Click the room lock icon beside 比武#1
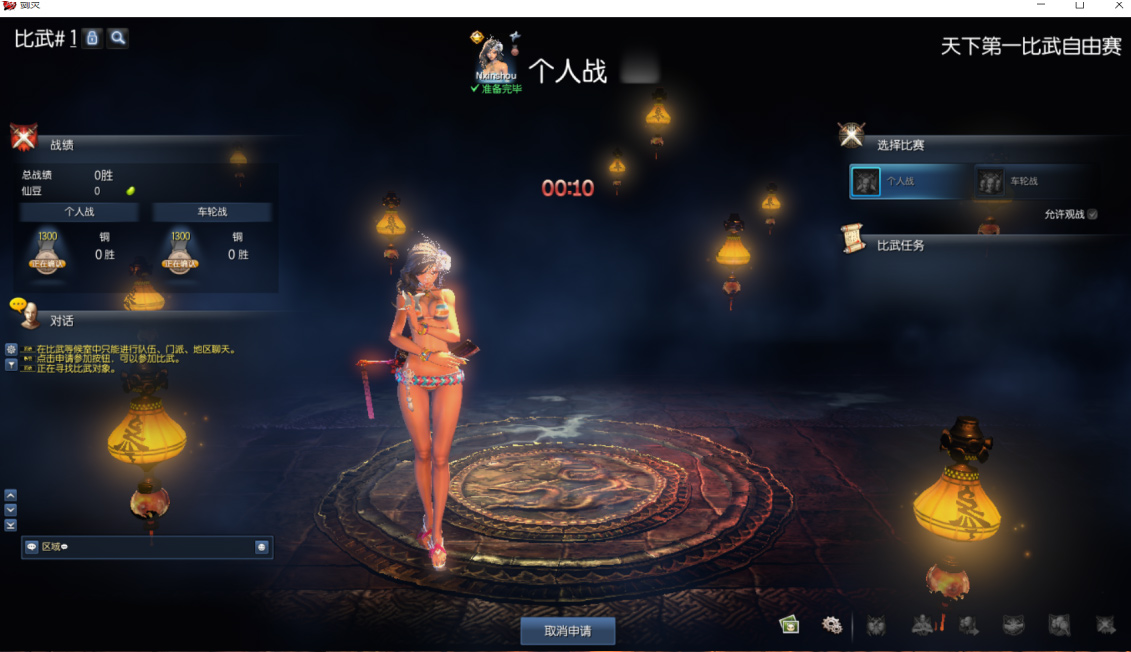 pos(92,38)
